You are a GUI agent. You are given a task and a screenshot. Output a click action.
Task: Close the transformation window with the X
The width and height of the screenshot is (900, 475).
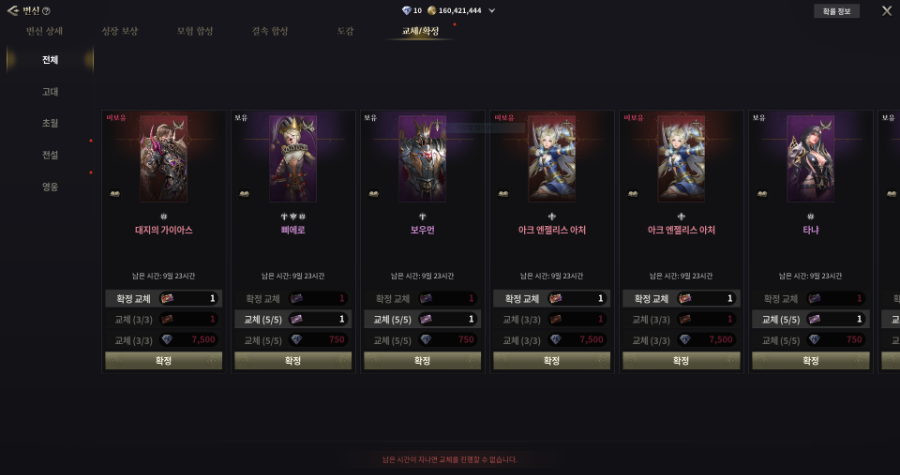(x=887, y=11)
